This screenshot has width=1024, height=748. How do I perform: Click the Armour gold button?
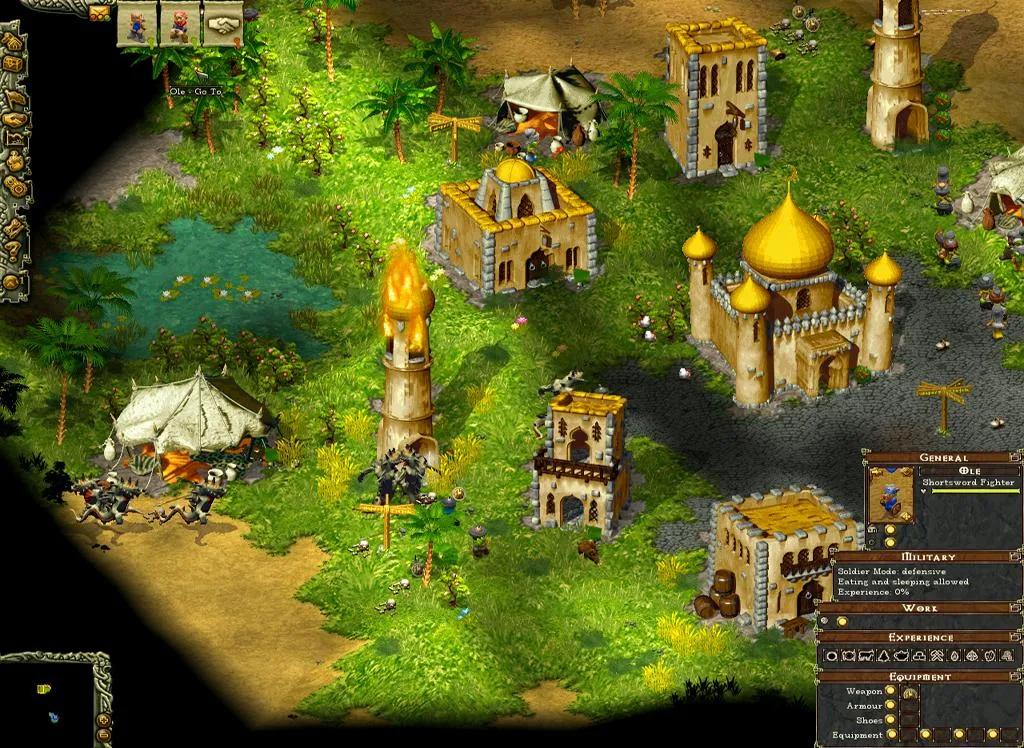coord(890,706)
